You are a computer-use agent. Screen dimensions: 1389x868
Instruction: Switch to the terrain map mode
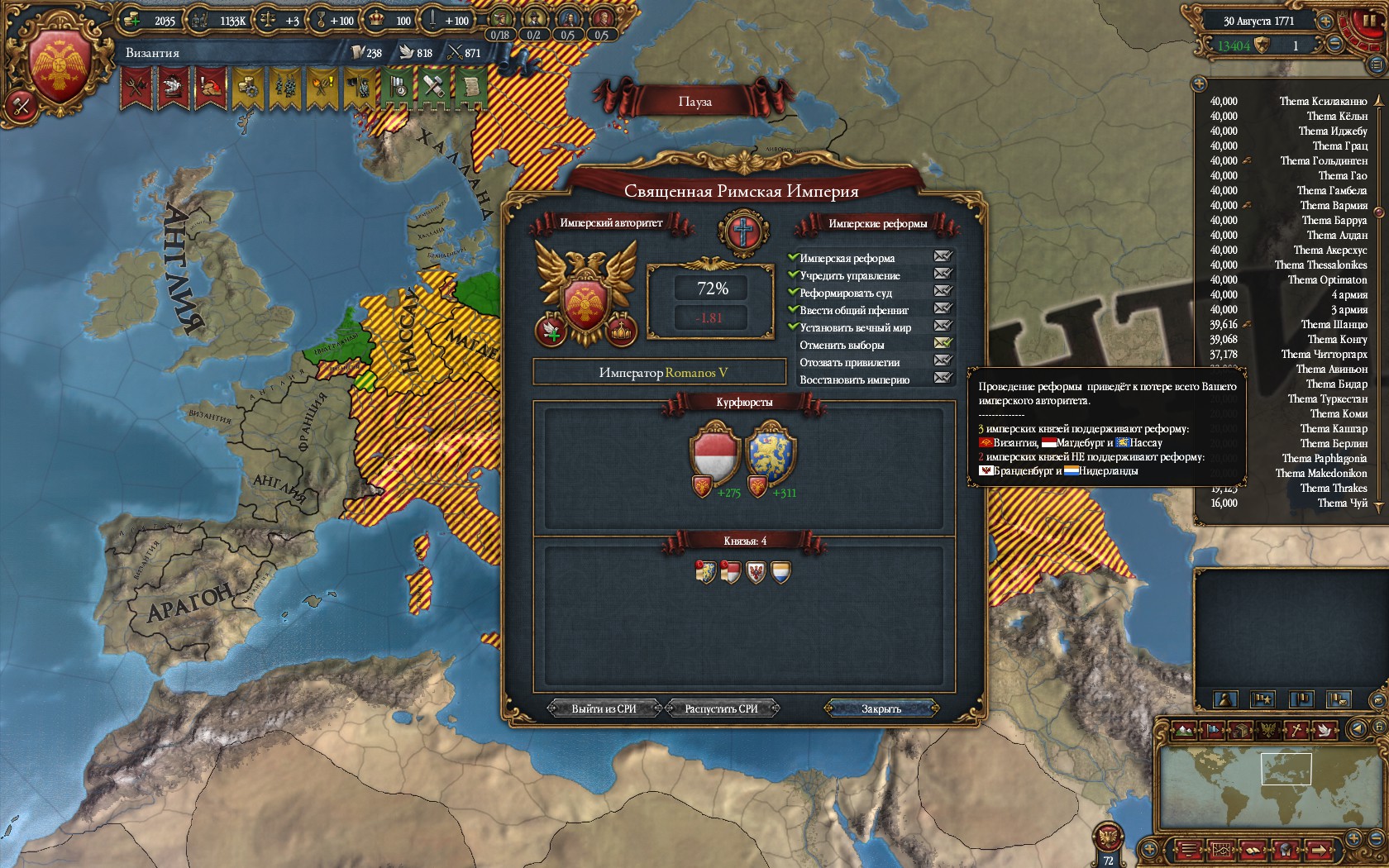pos(1184,729)
